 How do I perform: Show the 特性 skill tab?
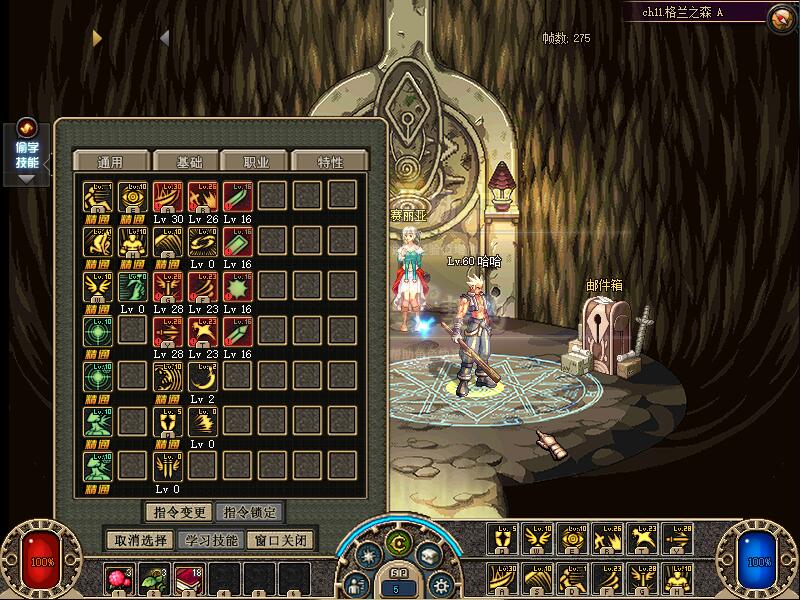[330, 162]
